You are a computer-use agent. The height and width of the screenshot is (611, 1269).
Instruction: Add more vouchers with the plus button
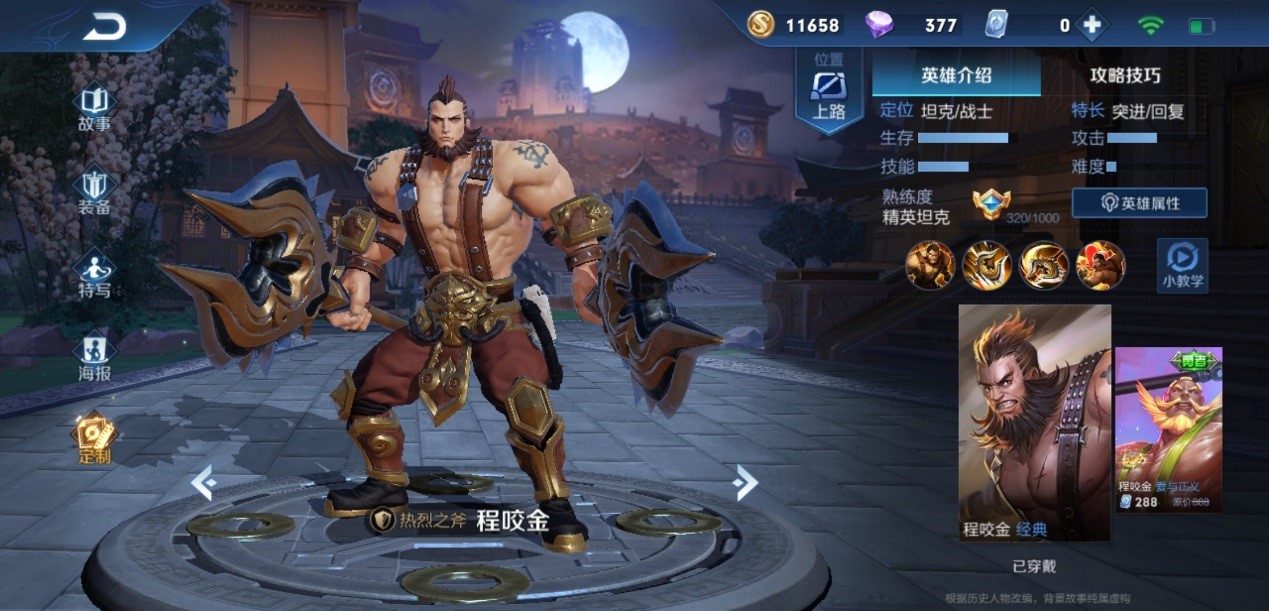[x=1092, y=26]
